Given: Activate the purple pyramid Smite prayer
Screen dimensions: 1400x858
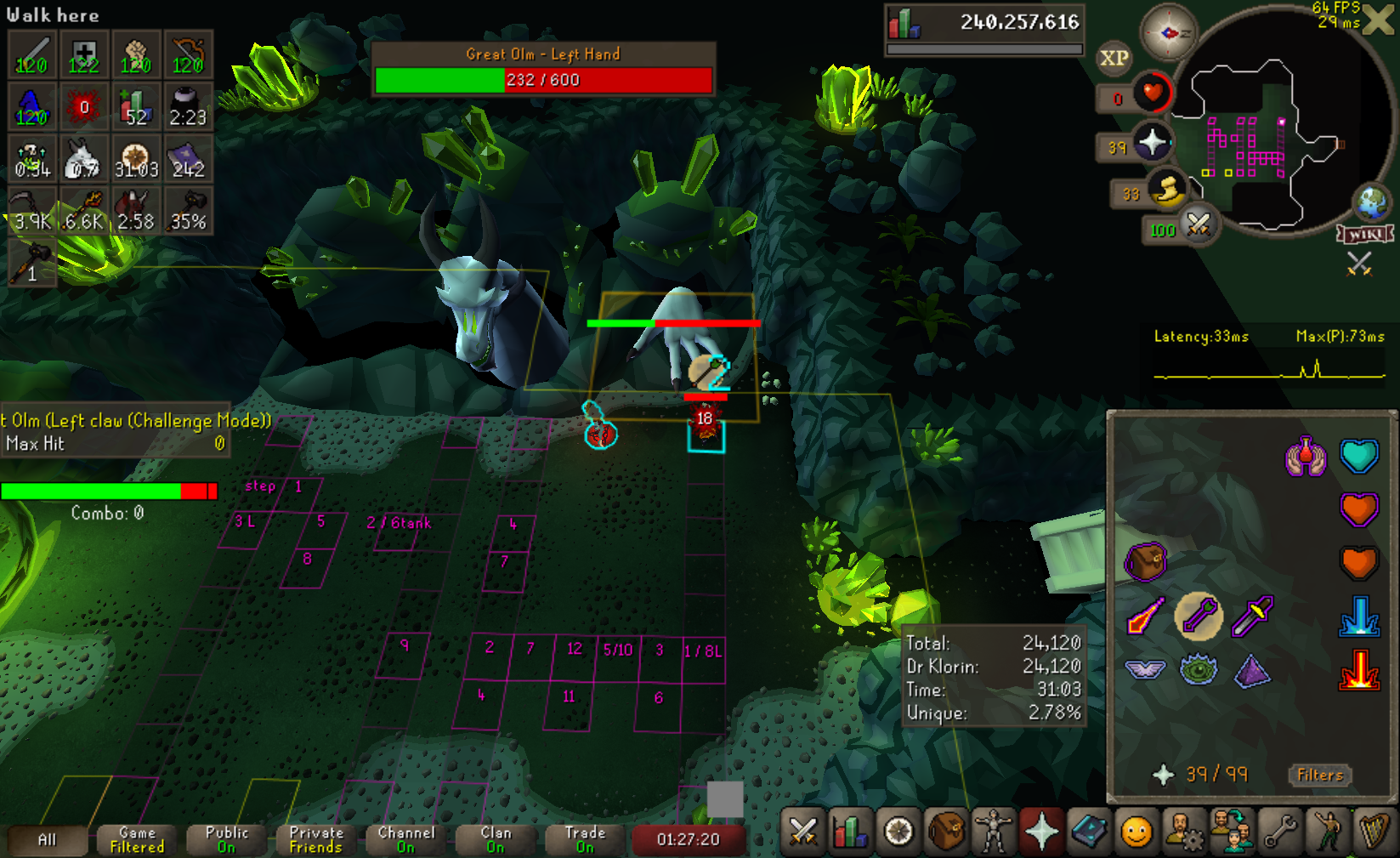Looking at the screenshot, I should click(1252, 670).
